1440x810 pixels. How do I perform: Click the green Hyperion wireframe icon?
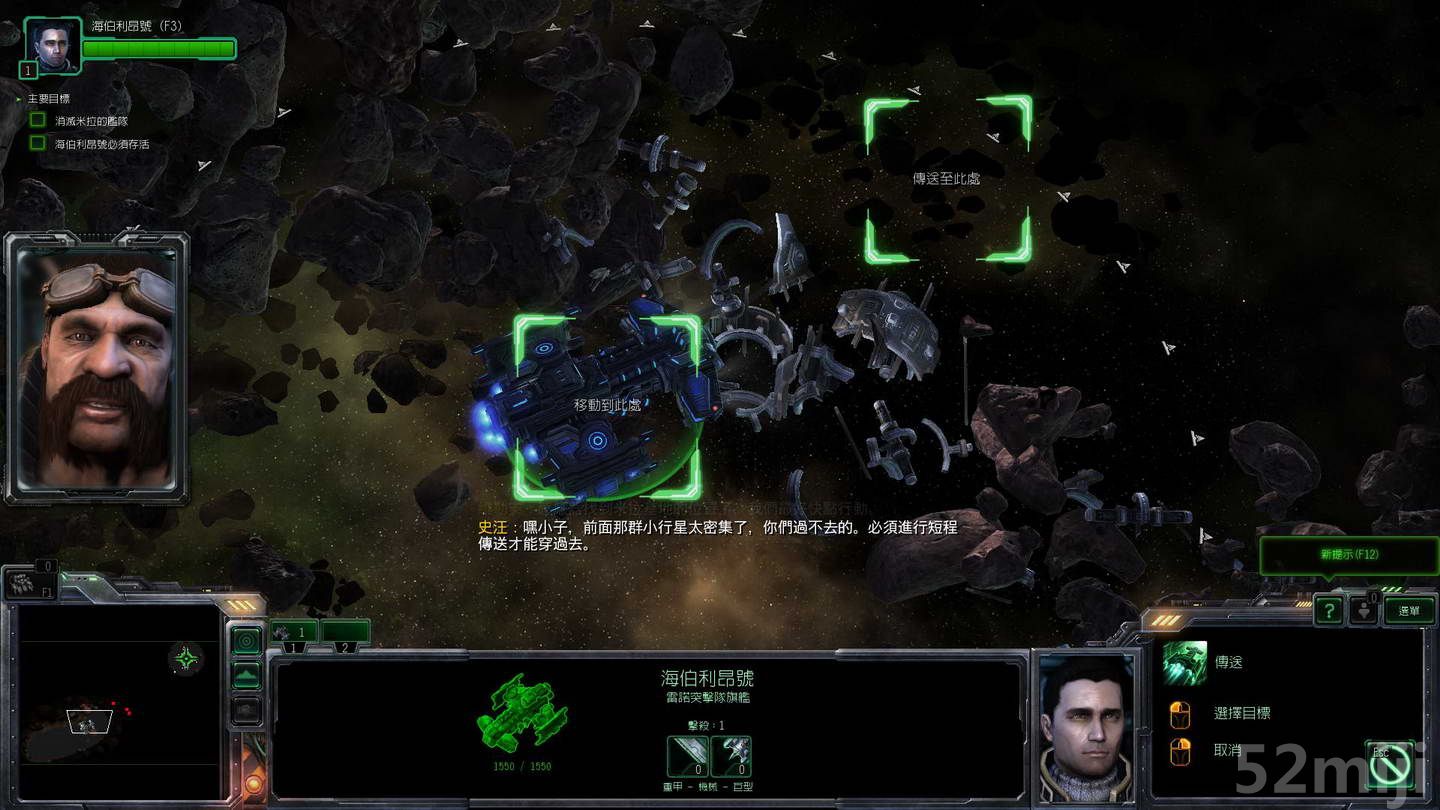pos(523,712)
